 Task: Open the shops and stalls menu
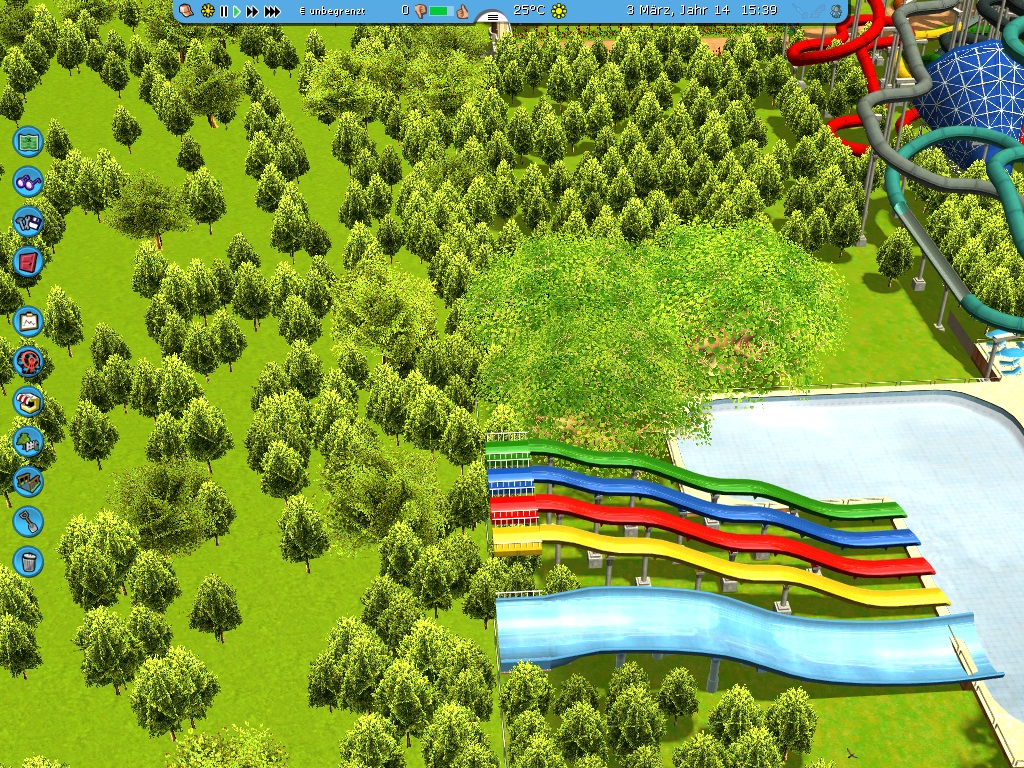(x=28, y=401)
